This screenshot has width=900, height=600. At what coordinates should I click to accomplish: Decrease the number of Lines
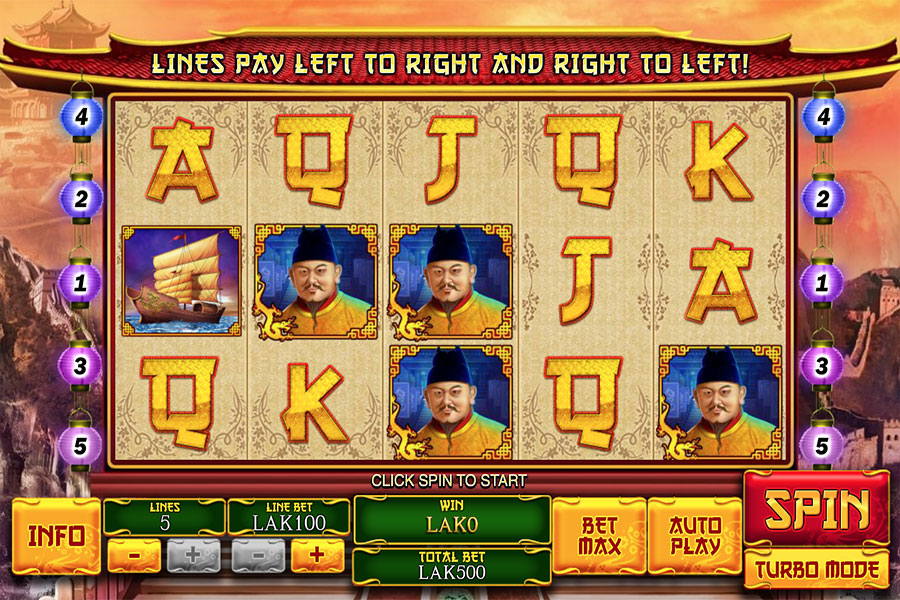(x=134, y=555)
